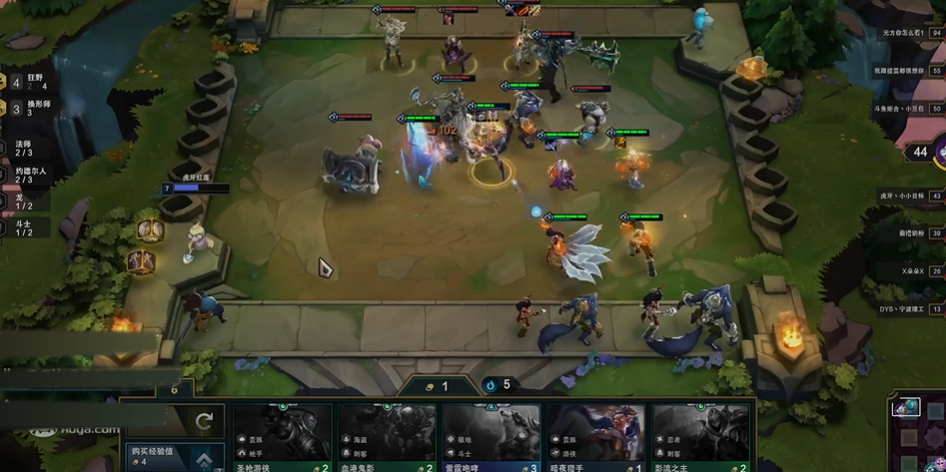Select the item below the wings item
The height and width of the screenshot is (472, 946).
141,262
